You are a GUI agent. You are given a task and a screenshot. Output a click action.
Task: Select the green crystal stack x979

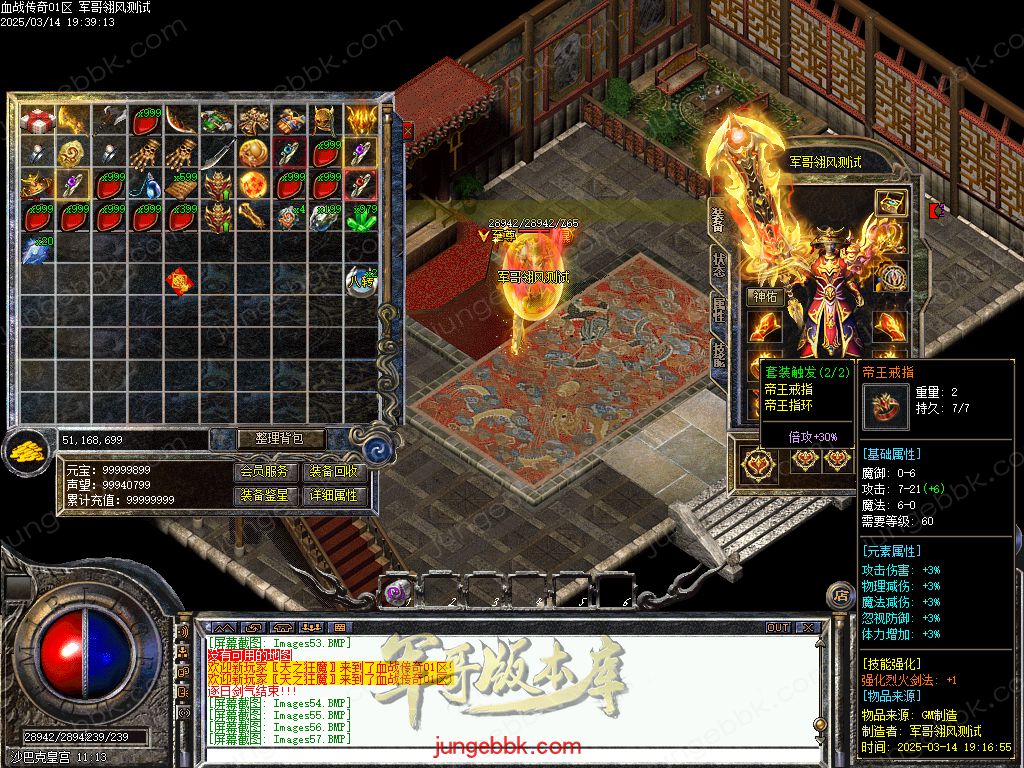click(361, 217)
